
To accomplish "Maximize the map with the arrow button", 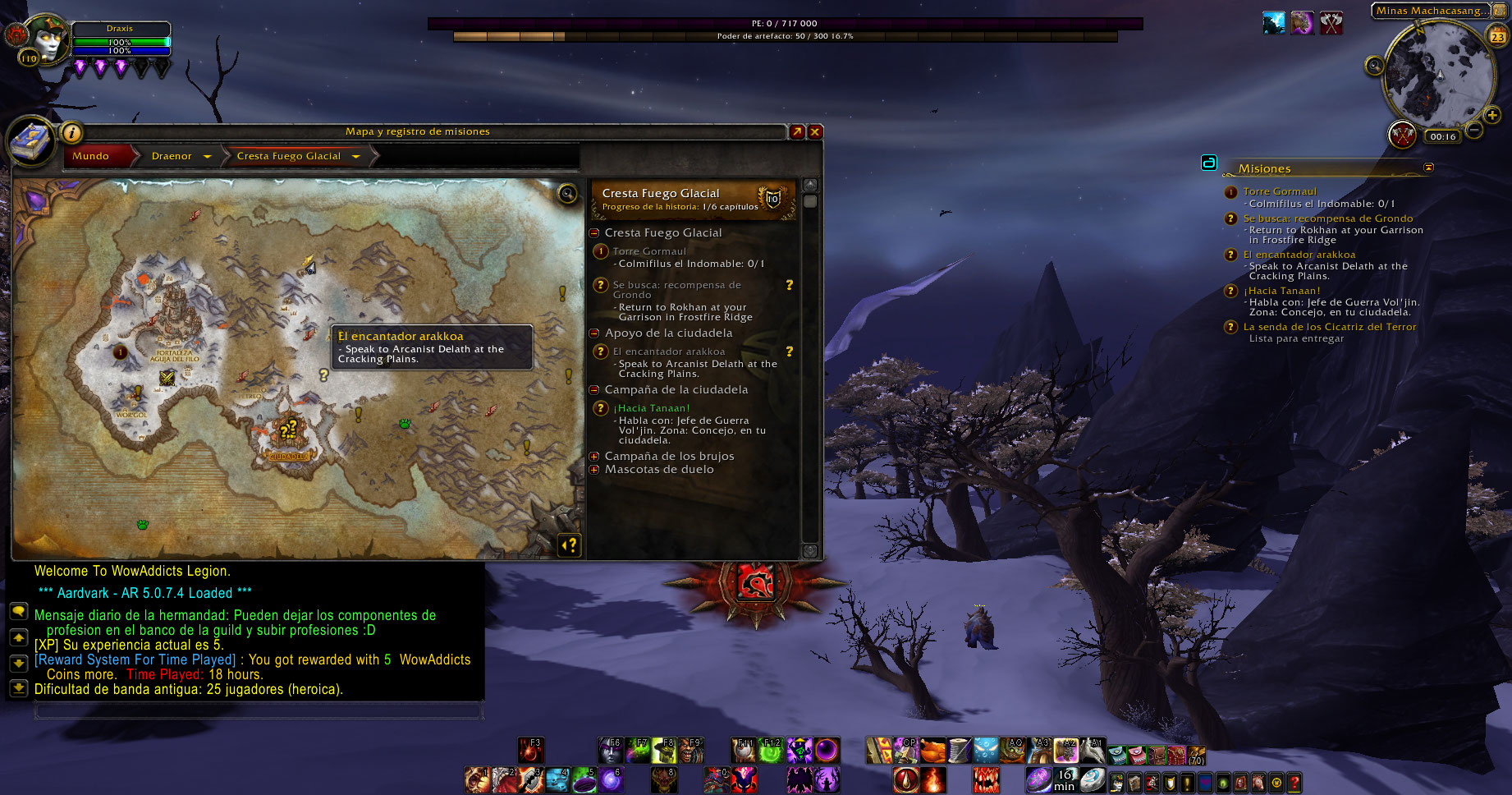I will click(797, 131).
